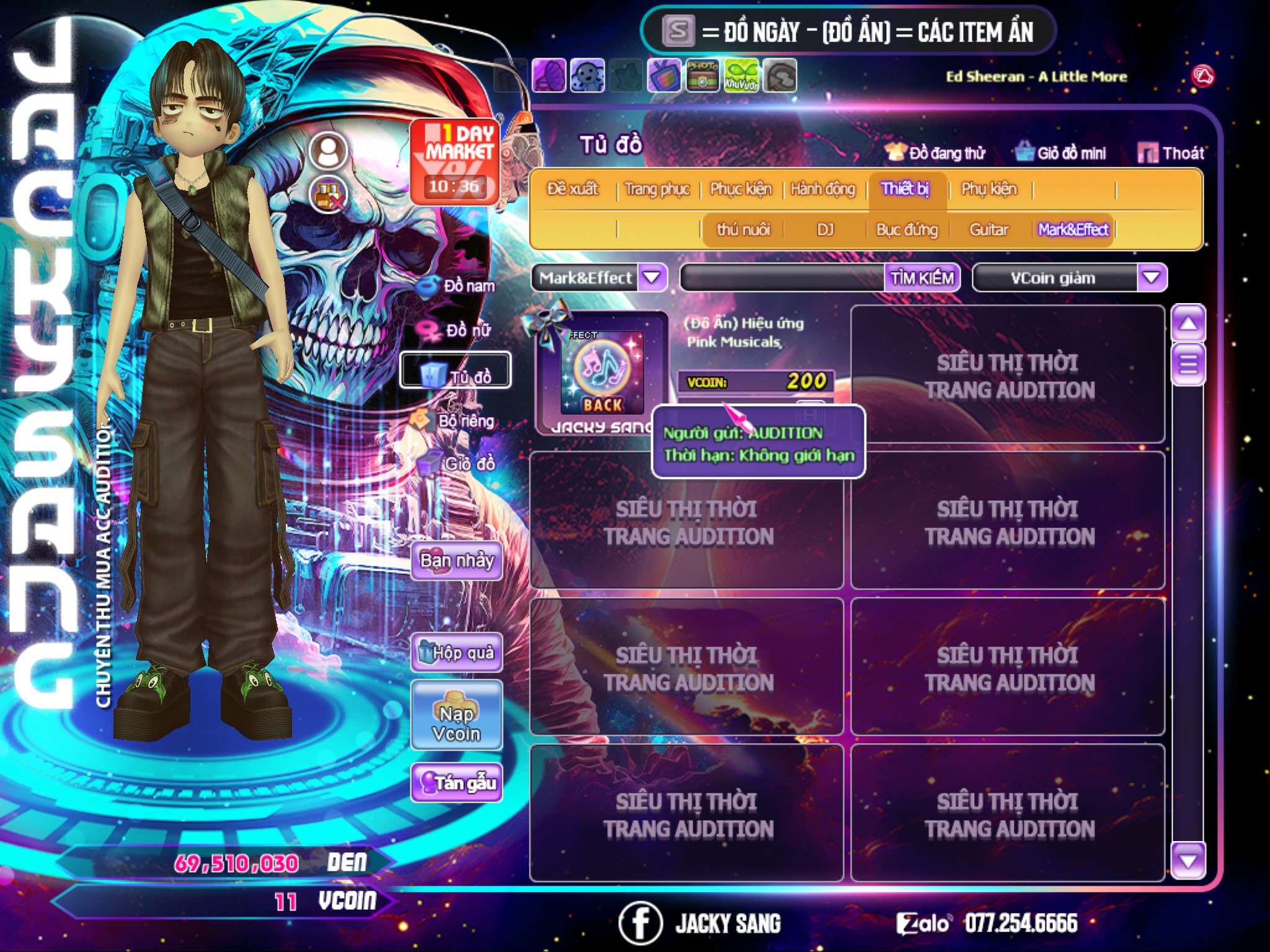Choose the Đề xuất tab
This screenshot has width=1270, height=952.
coord(572,189)
